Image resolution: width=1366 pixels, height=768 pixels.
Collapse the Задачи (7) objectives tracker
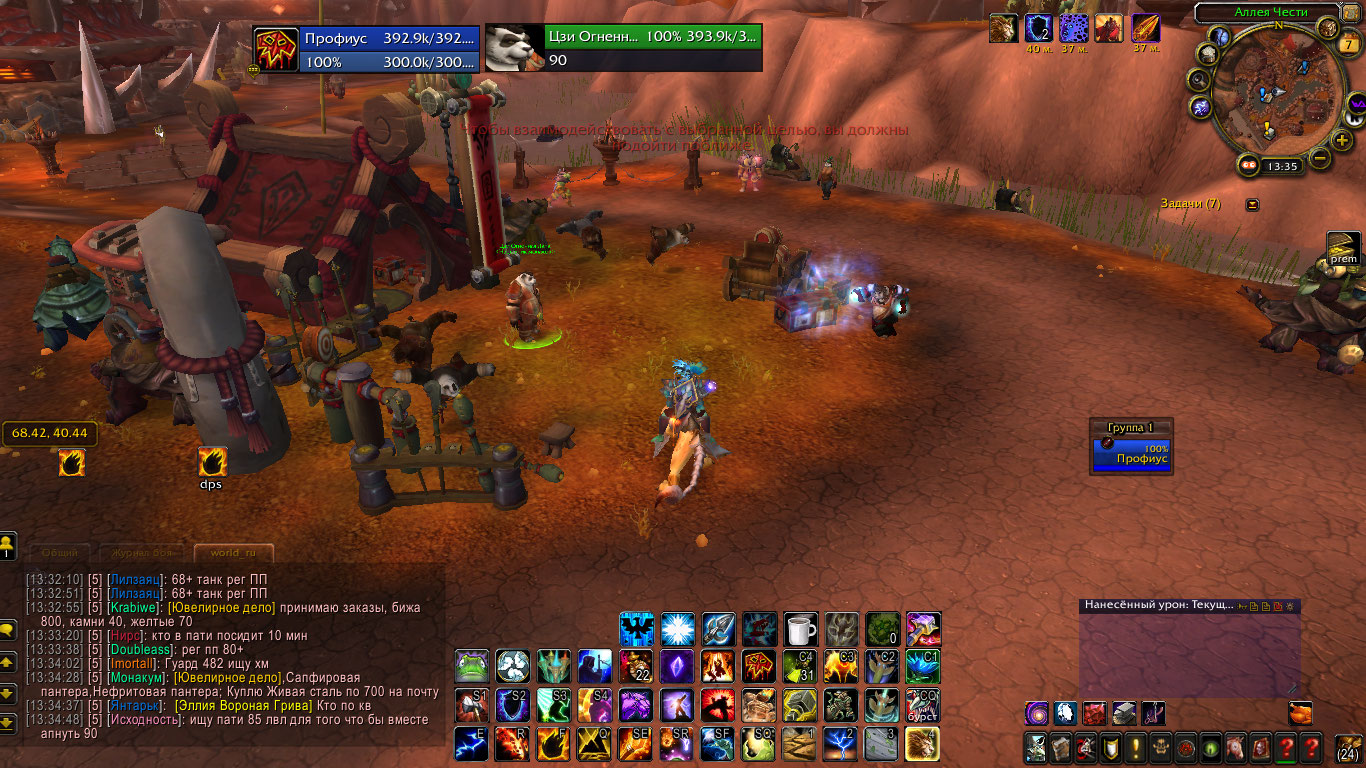(1252, 205)
